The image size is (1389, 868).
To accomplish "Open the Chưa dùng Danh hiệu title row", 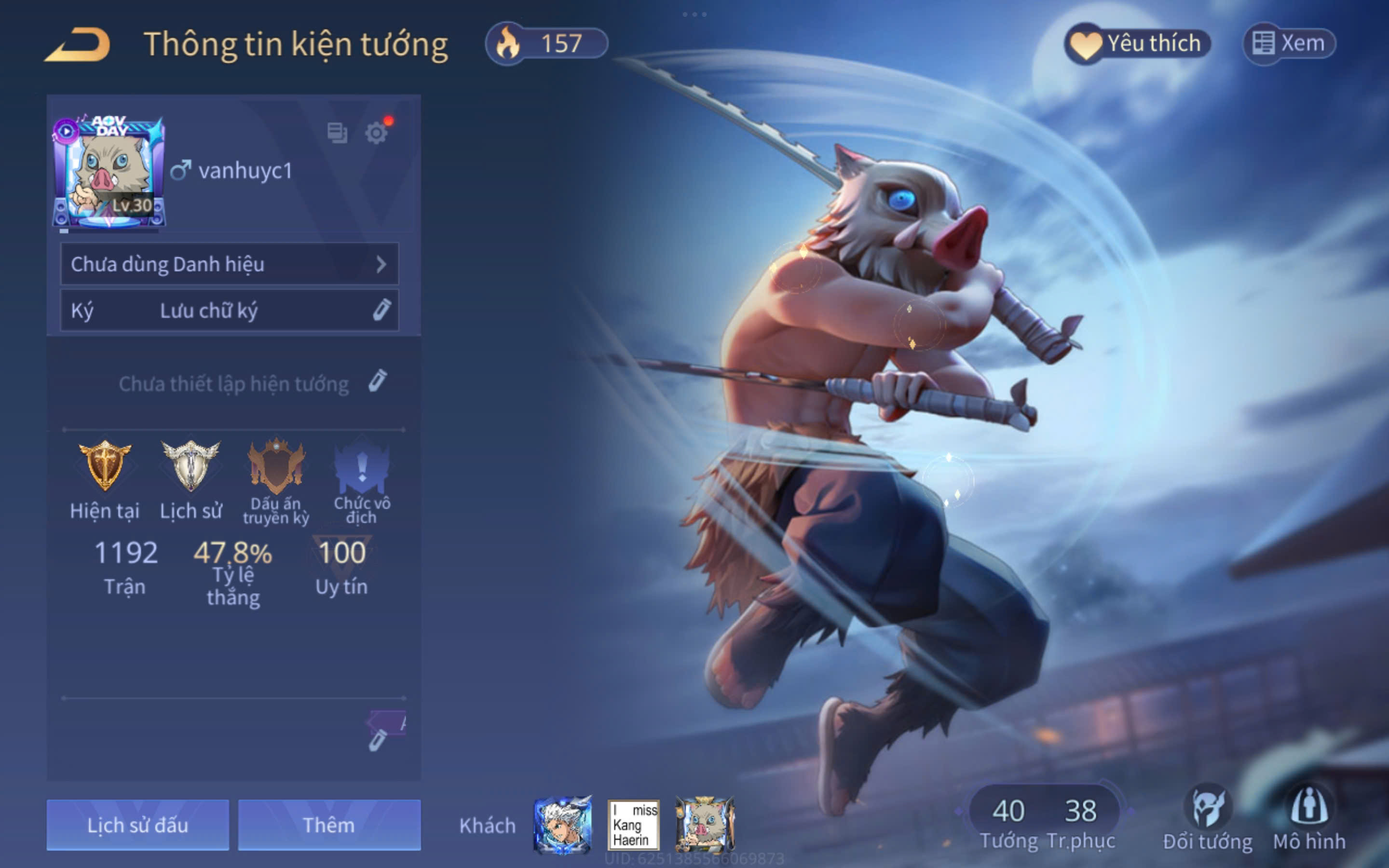I will (x=230, y=264).
